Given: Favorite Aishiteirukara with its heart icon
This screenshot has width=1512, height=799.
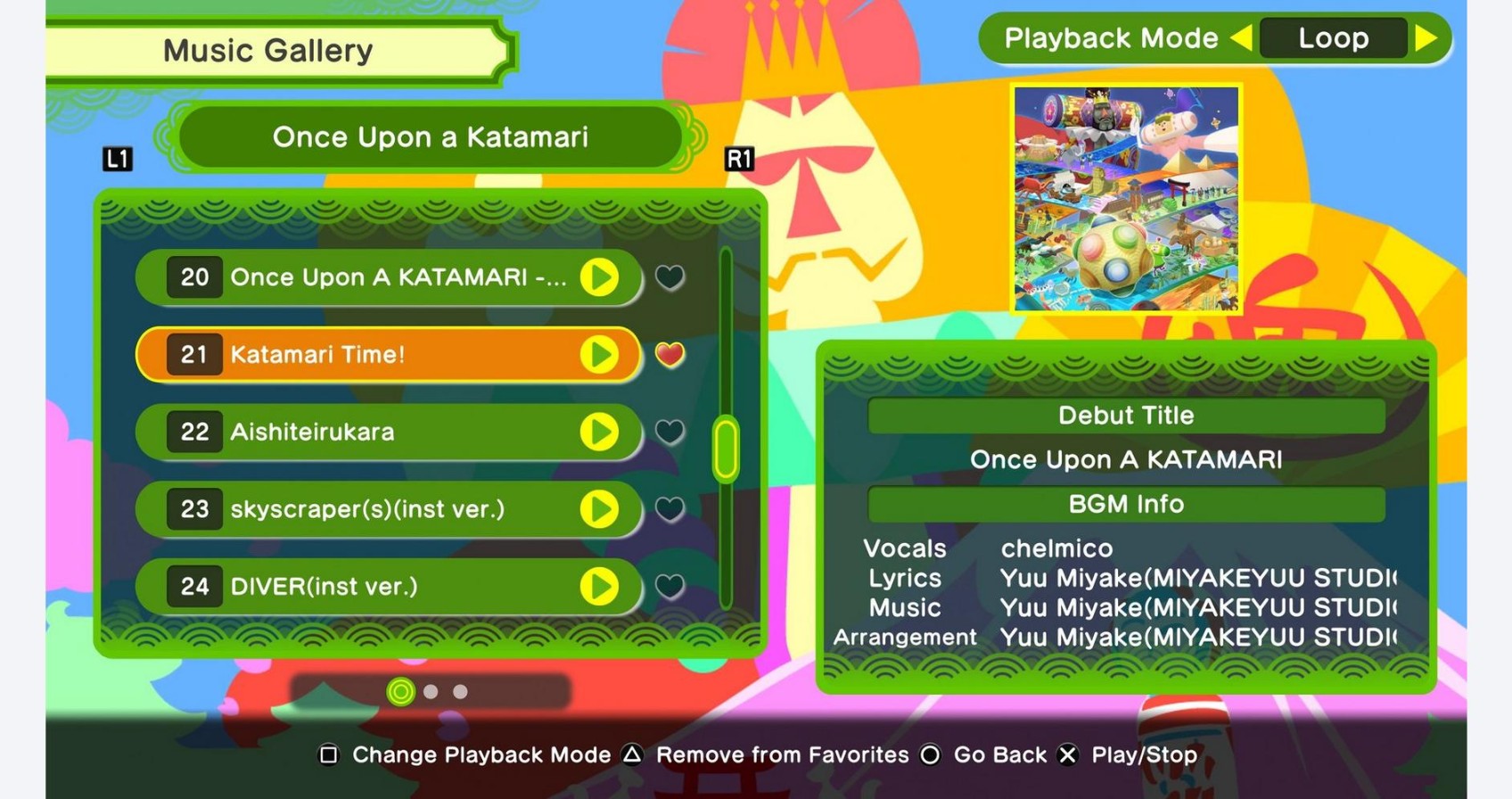Looking at the screenshot, I should 670,432.
